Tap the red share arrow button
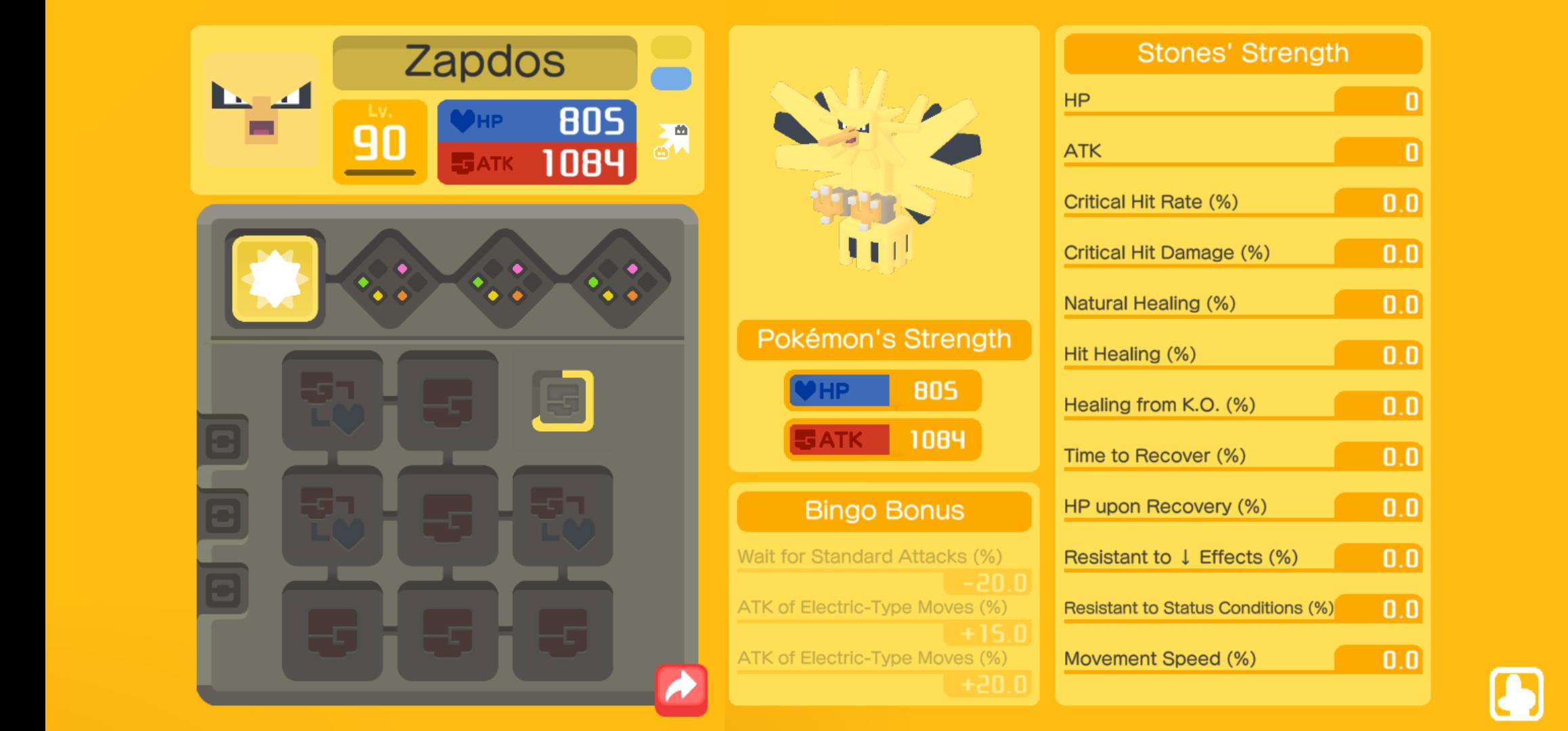1568x731 pixels. [x=680, y=689]
